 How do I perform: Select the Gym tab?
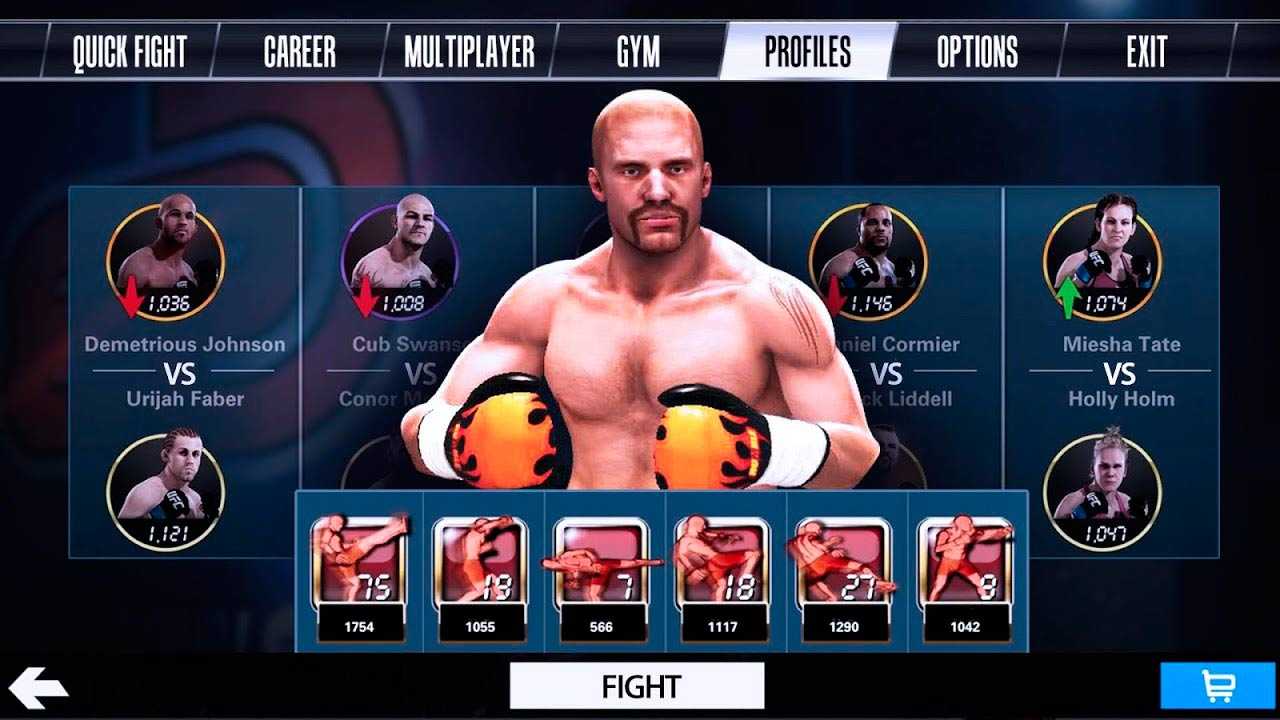638,52
